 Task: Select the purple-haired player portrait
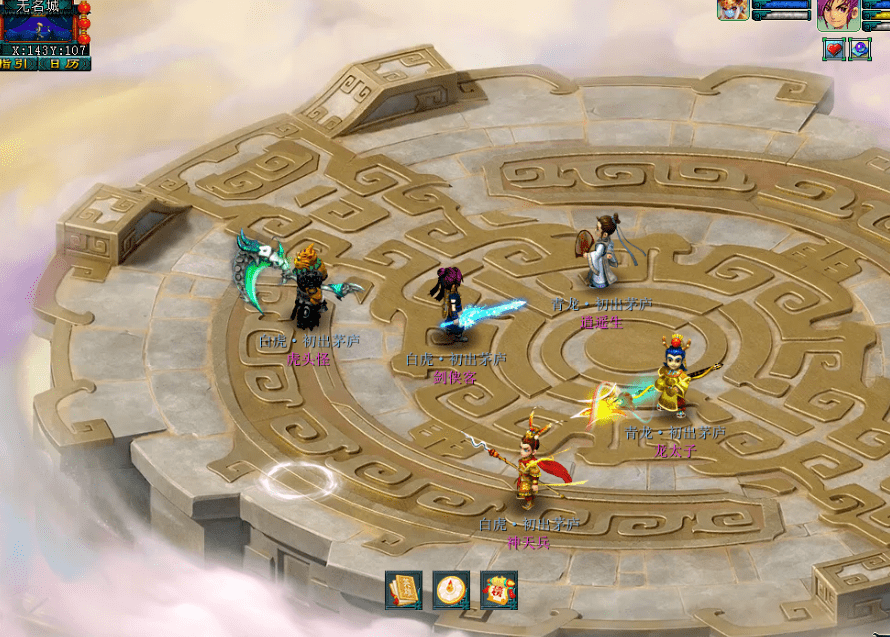click(836, 16)
